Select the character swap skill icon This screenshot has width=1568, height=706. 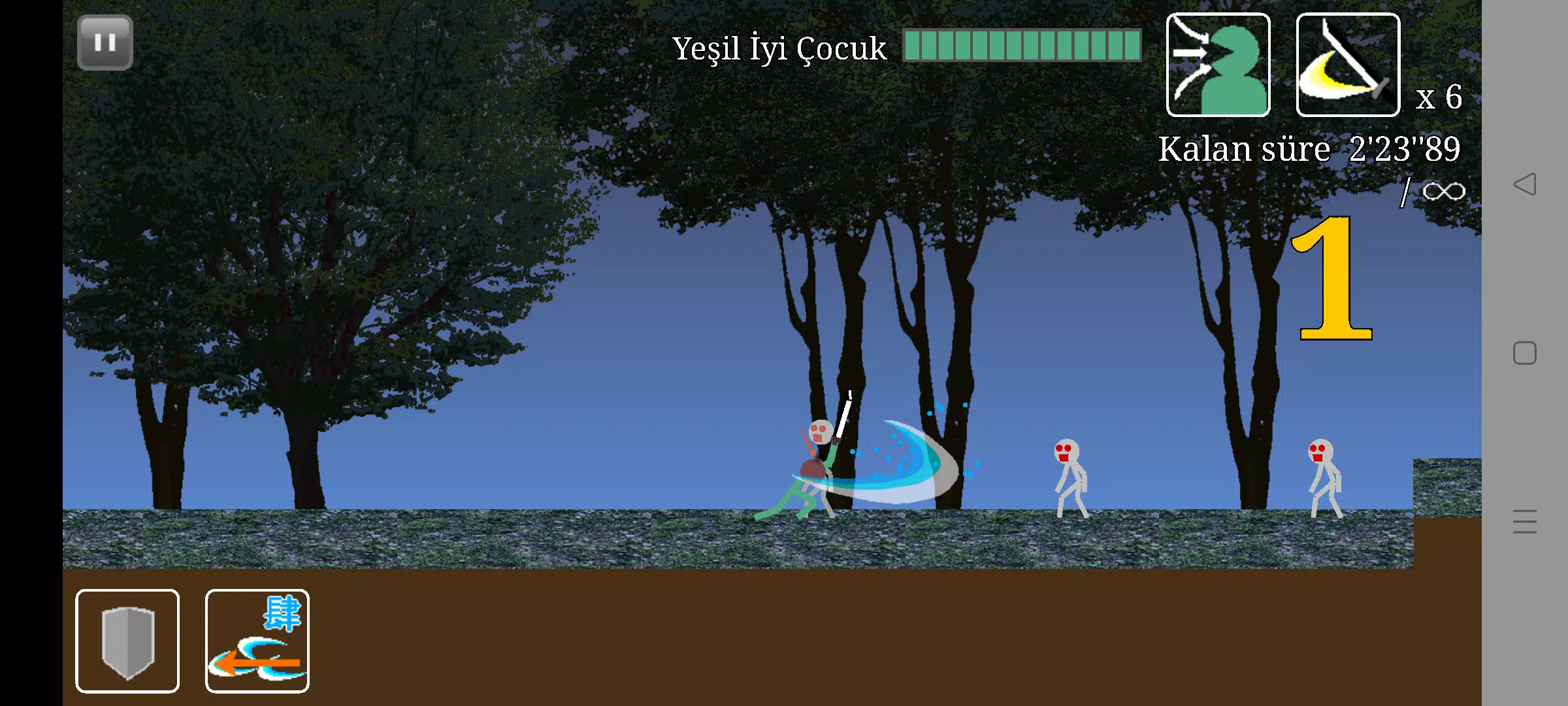pos(1217,63)
